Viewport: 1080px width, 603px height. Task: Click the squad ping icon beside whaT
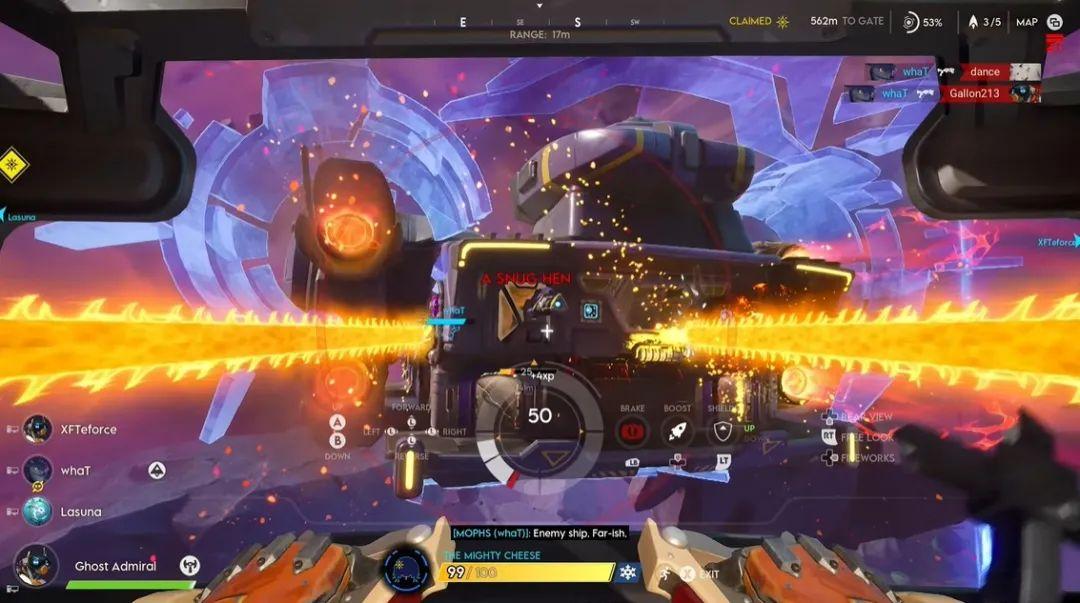click(157, 470)
